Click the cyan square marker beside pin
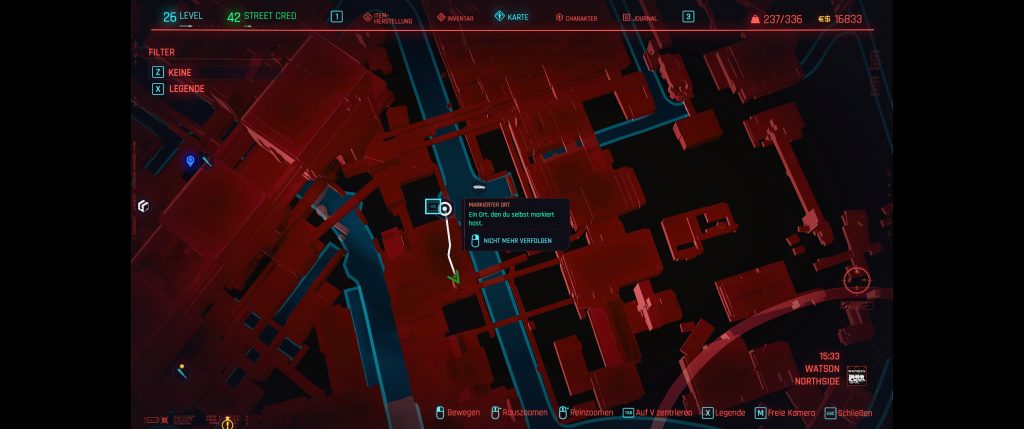Viewport: 1024px width, 429px height. [x=432, y=207]
